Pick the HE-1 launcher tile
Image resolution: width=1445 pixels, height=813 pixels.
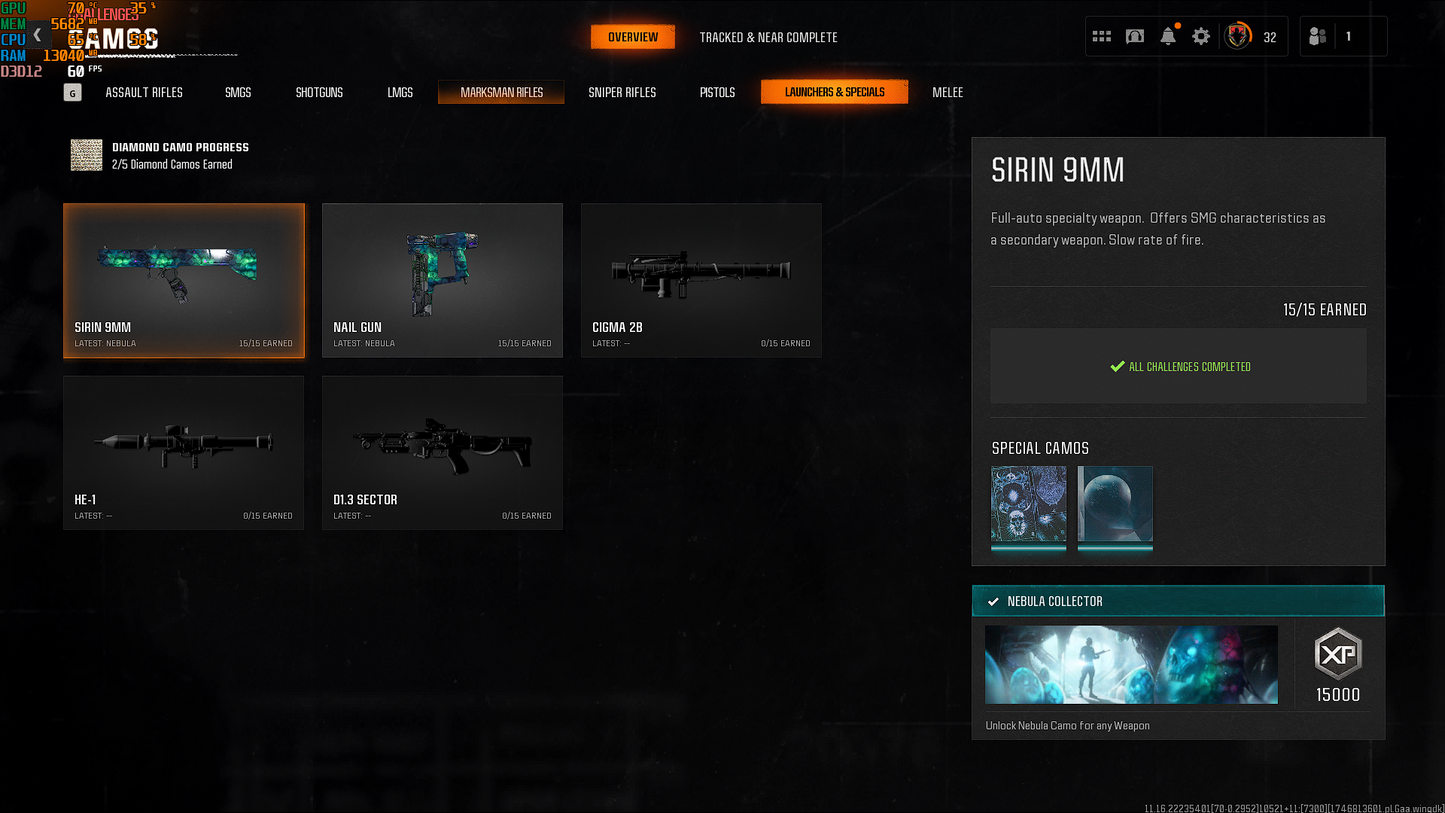184,452
